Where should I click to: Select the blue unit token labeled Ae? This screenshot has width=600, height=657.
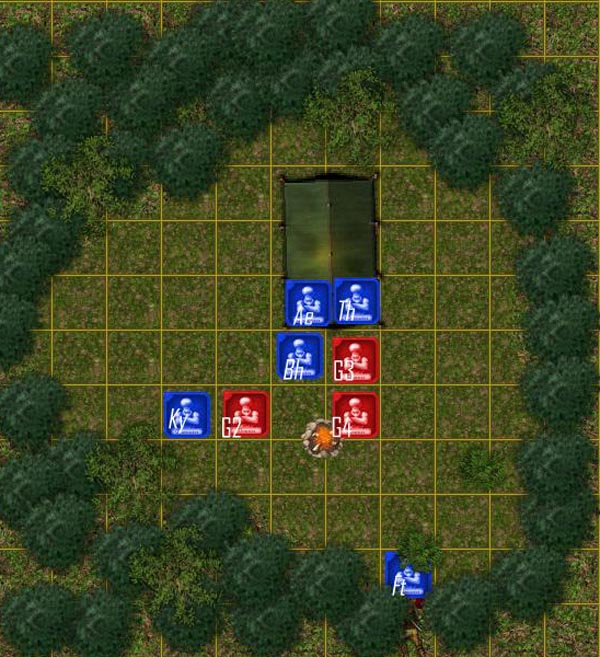point(308,302)
